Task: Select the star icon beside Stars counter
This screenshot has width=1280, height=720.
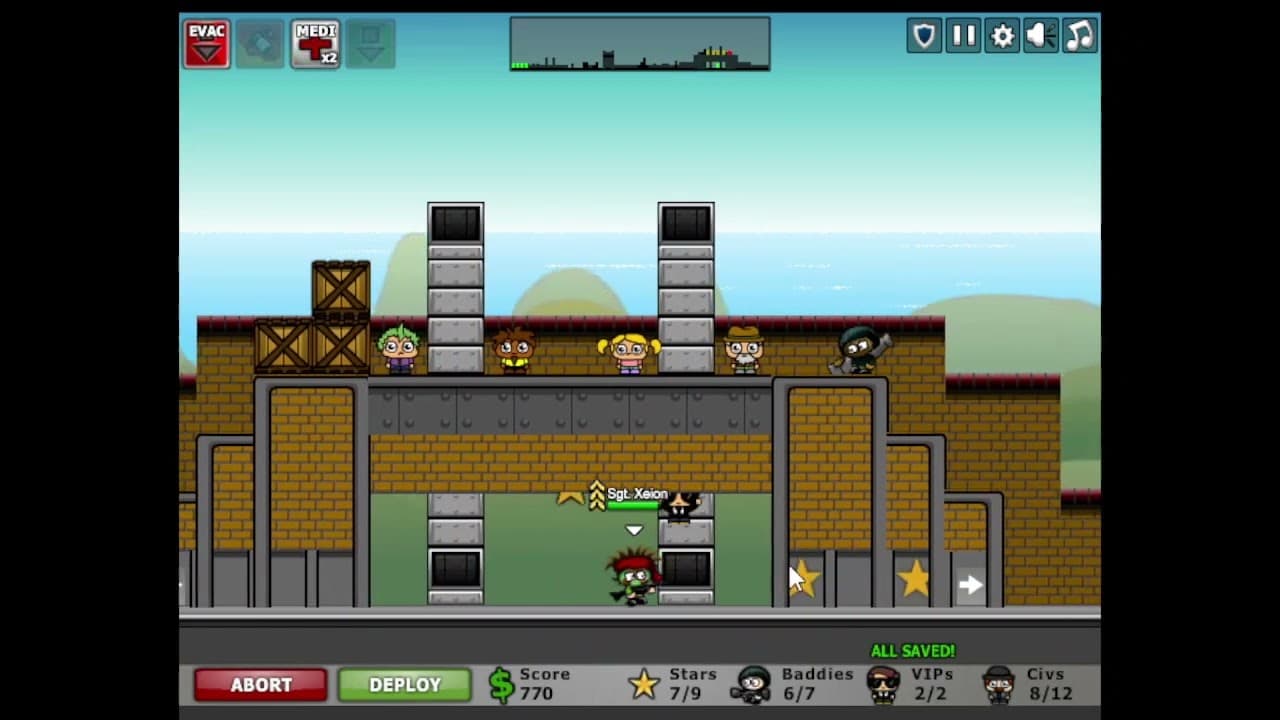Action: pos(645,684)
